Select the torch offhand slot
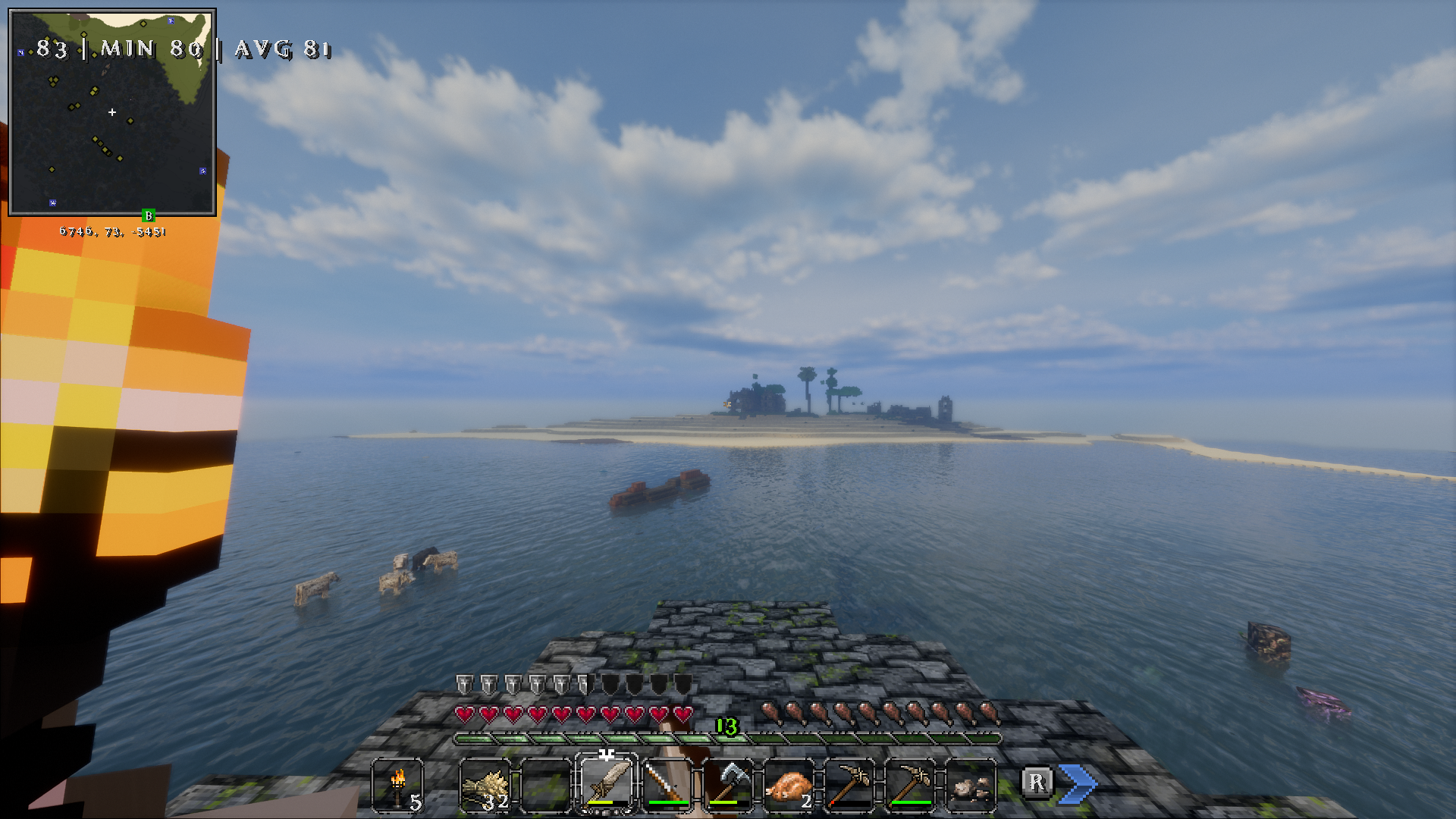 coord(397,784)
